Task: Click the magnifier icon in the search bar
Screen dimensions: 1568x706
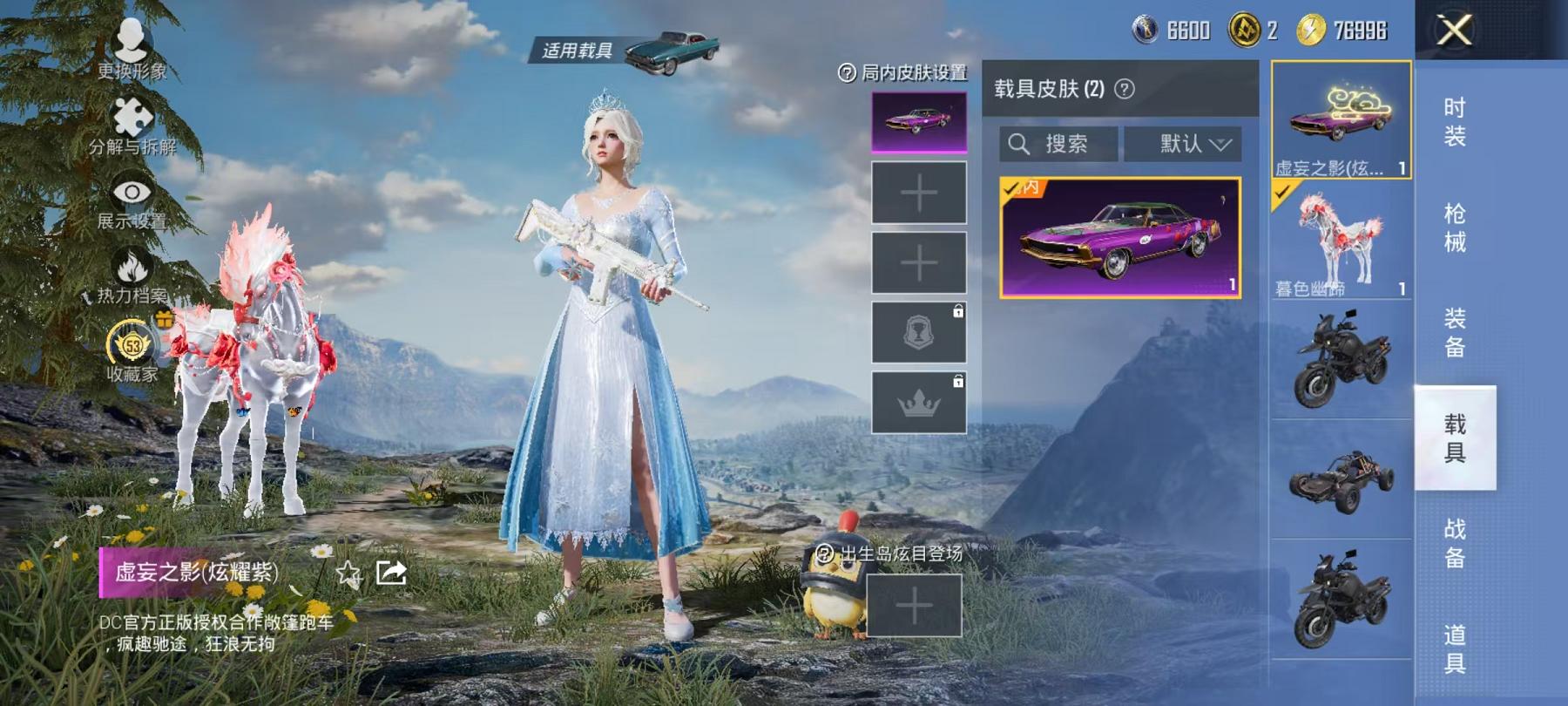Action: (1017, 144)
